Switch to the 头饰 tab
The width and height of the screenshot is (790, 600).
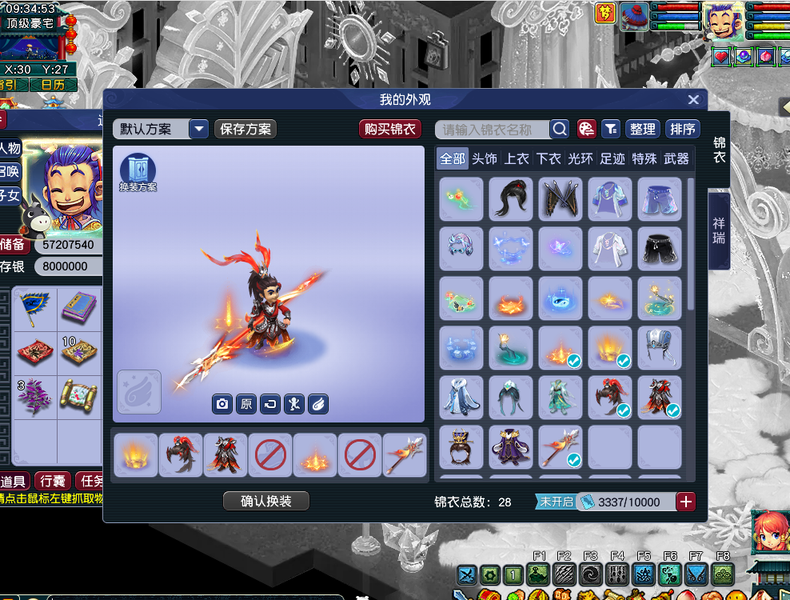click(484, 159)
